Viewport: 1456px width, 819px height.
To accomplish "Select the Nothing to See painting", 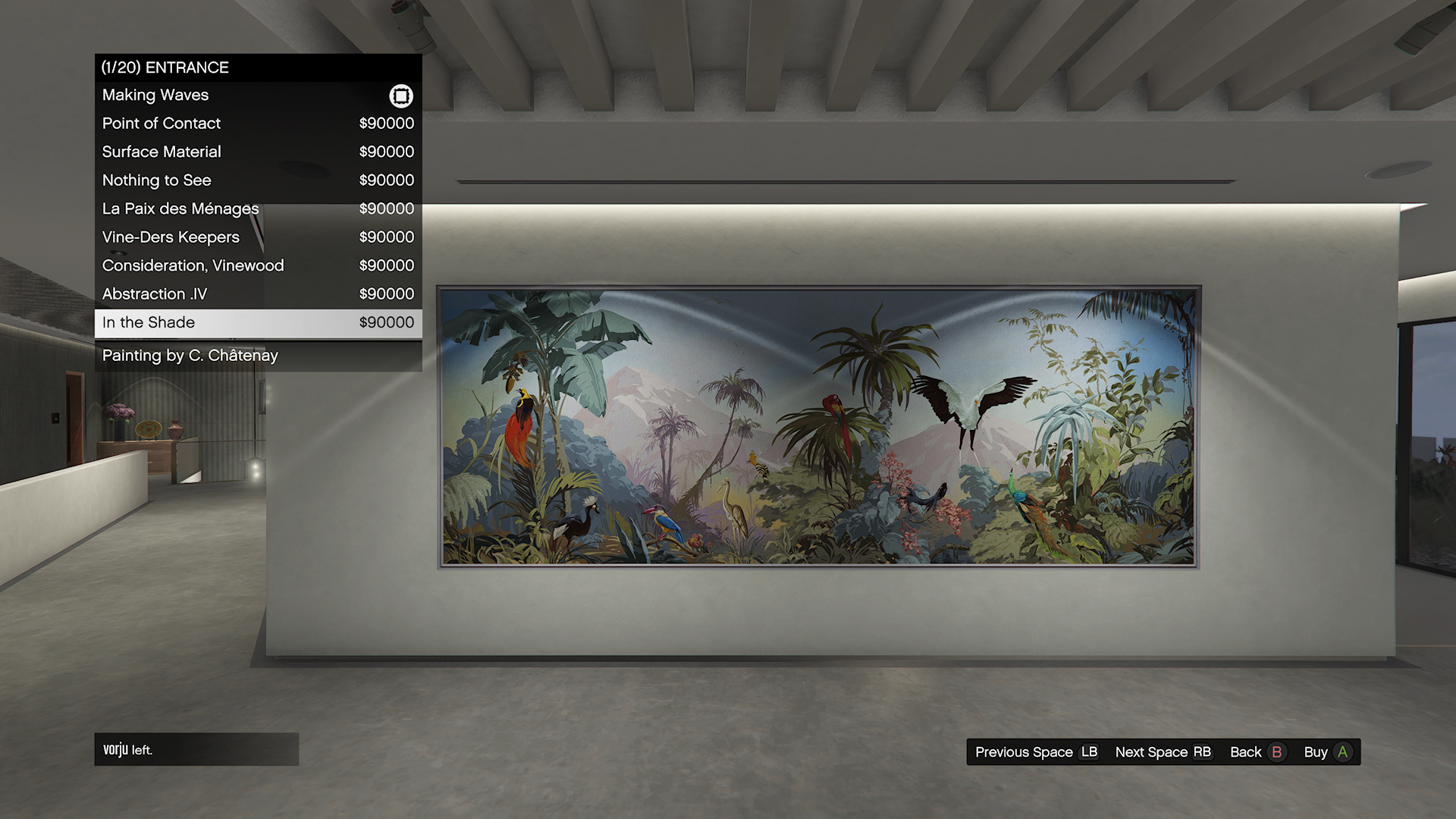I will click(x=258, y=180).
